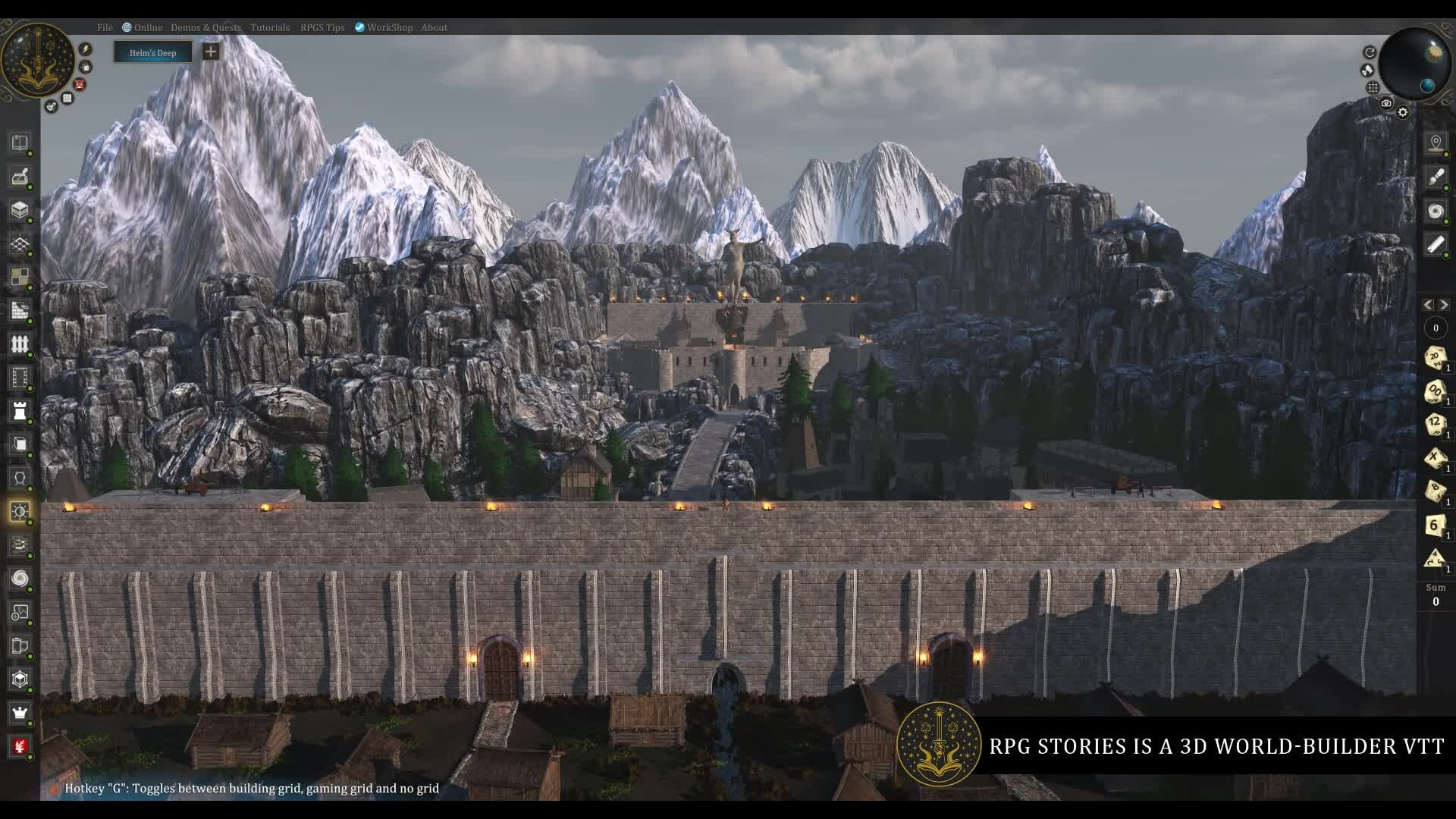The height and width of the screenshot is (819, 1456).
Task: Click the camera screenshot icon
Action: [1386, 103]
